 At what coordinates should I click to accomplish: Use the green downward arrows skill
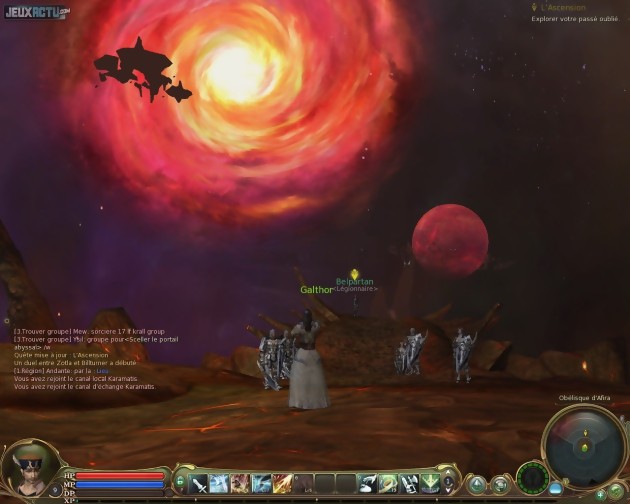click(429, 484)
